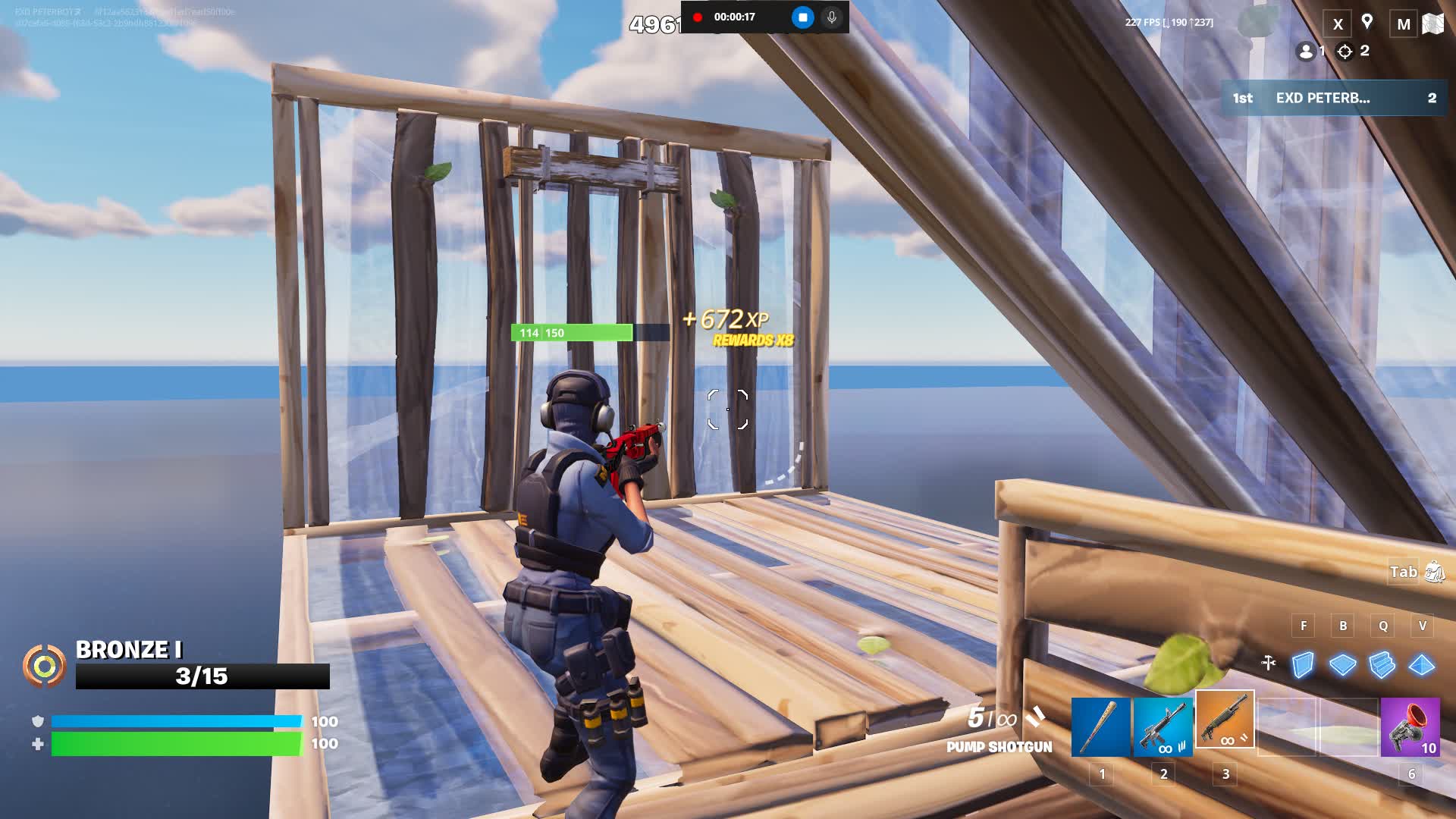The image size is (1456, 819).
Task: Open the map using the map icon
Action: coord(1432,23)
